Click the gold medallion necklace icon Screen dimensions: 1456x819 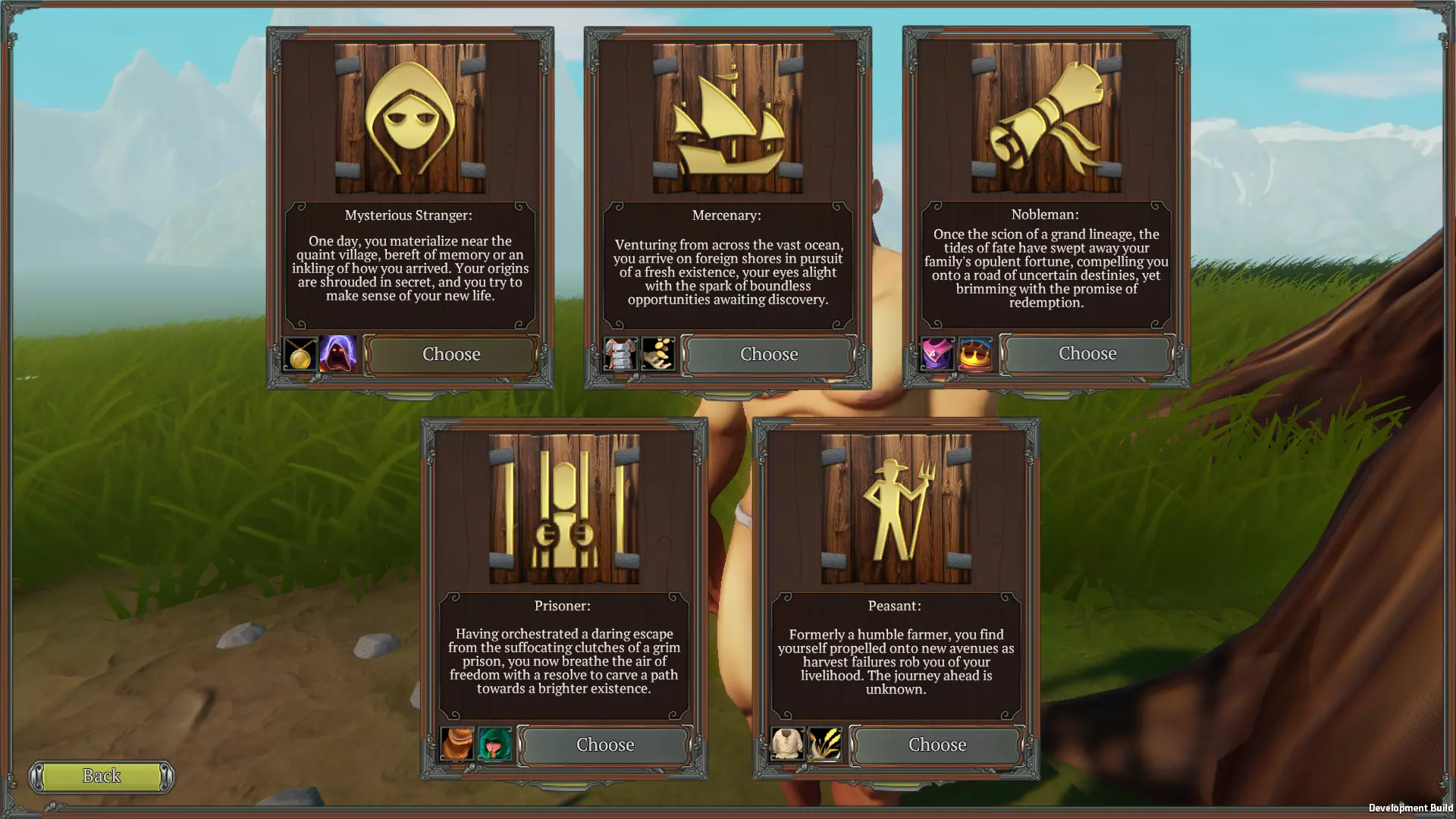point(300,354)
